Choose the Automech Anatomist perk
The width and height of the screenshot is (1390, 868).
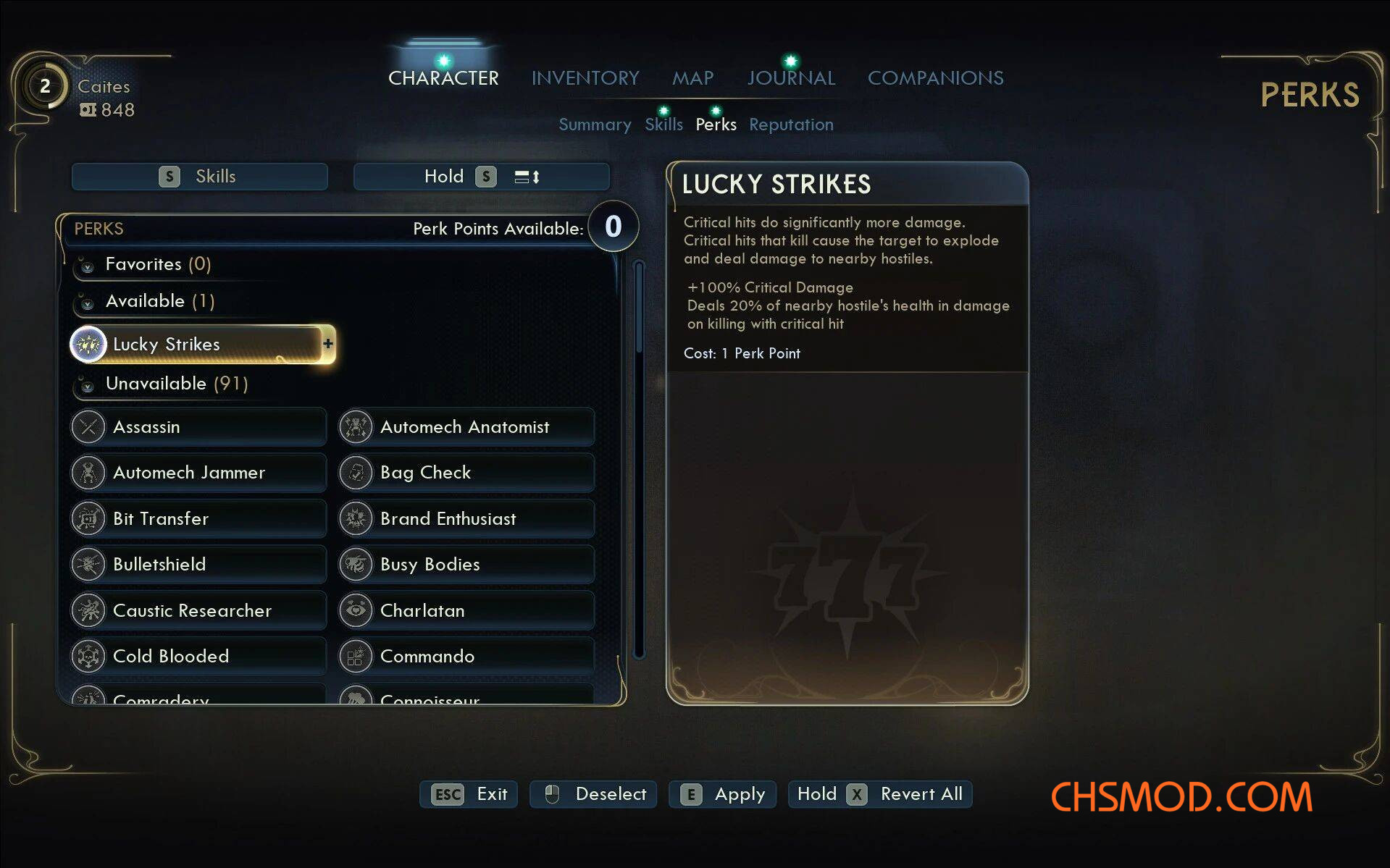[x=465, y=427]
